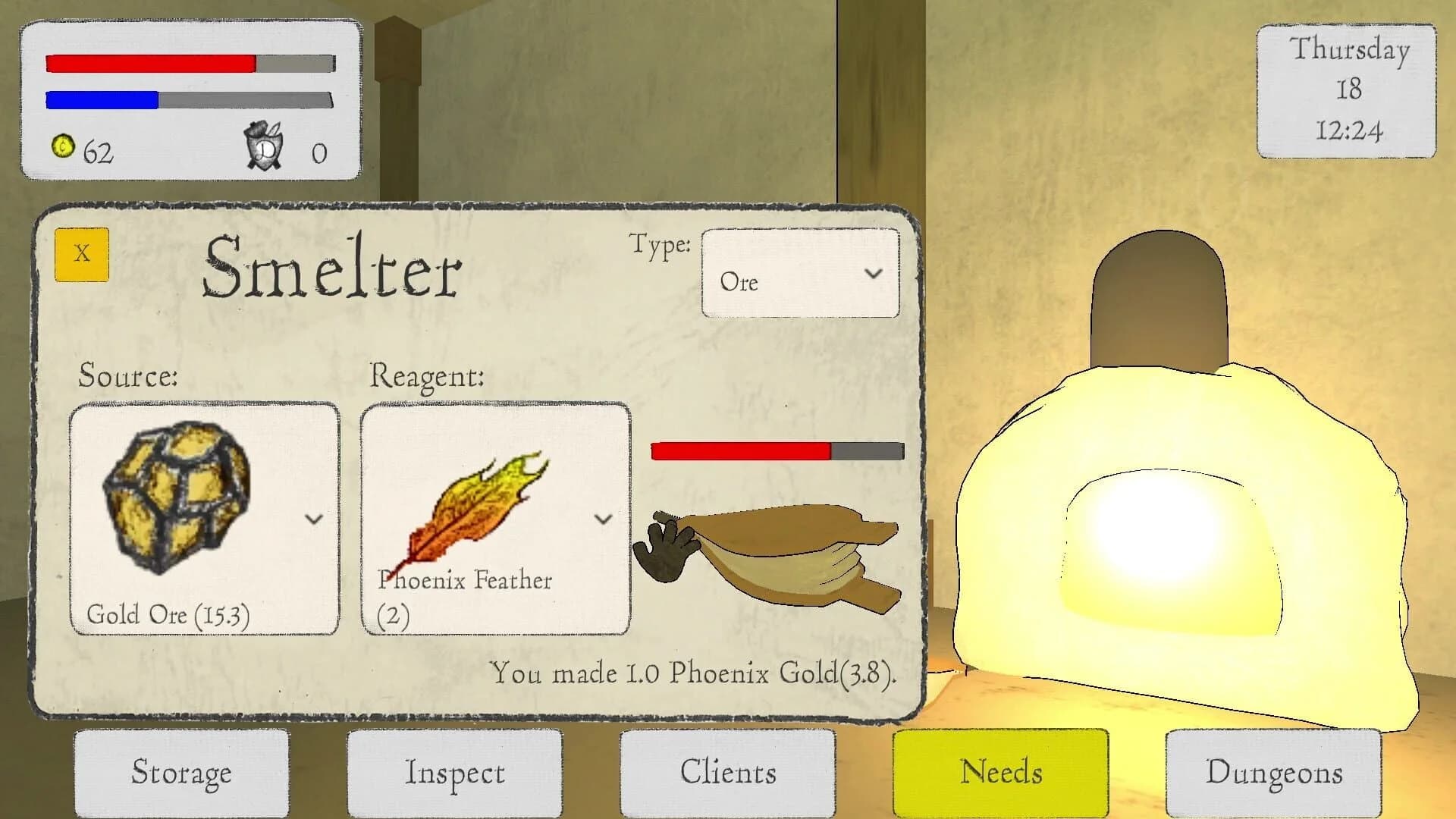Click the gold coin currency icon

[x=62, y=149]
